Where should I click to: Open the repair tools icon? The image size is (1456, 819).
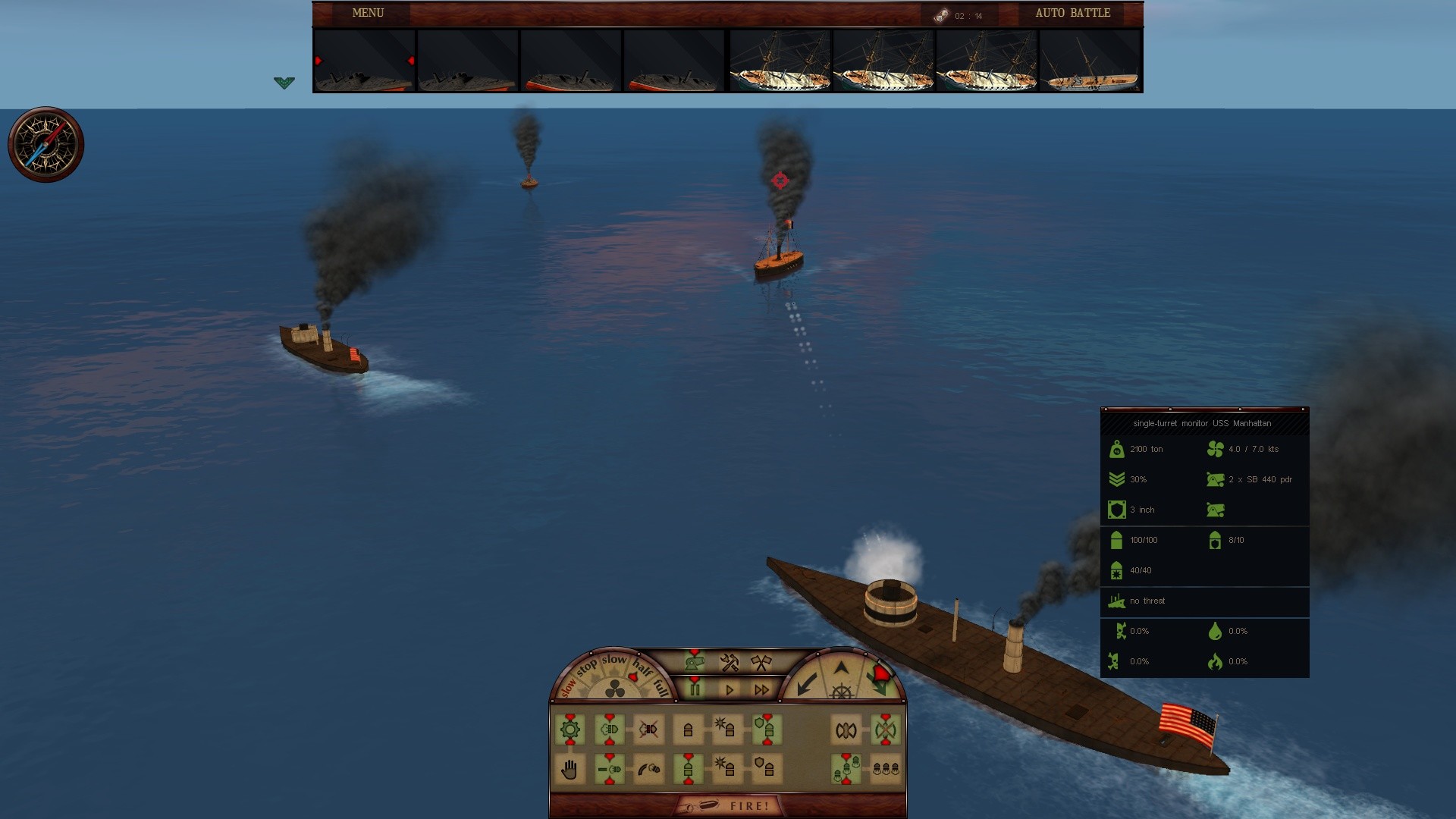click(x=730, y=663)
